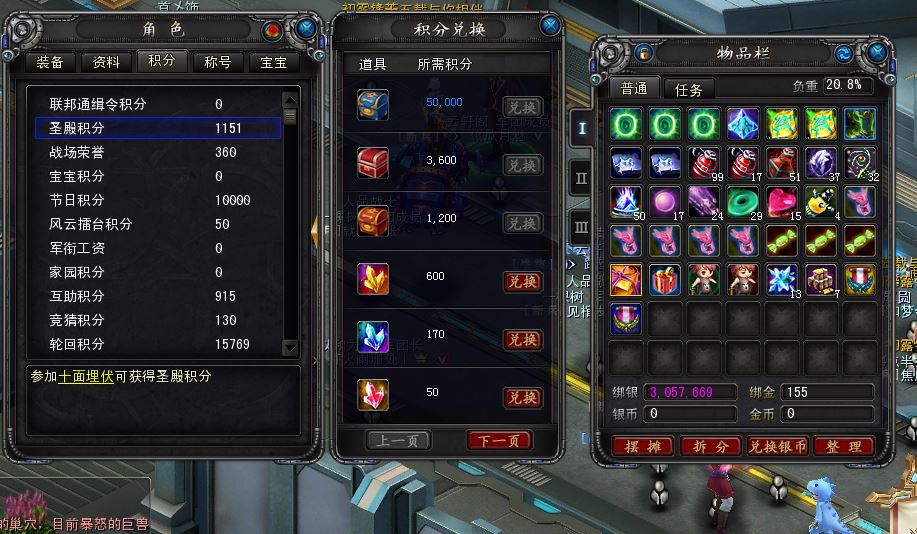917x534 pixels.
Task: Show the 资料 profile tab
Action: pos(106,62)
